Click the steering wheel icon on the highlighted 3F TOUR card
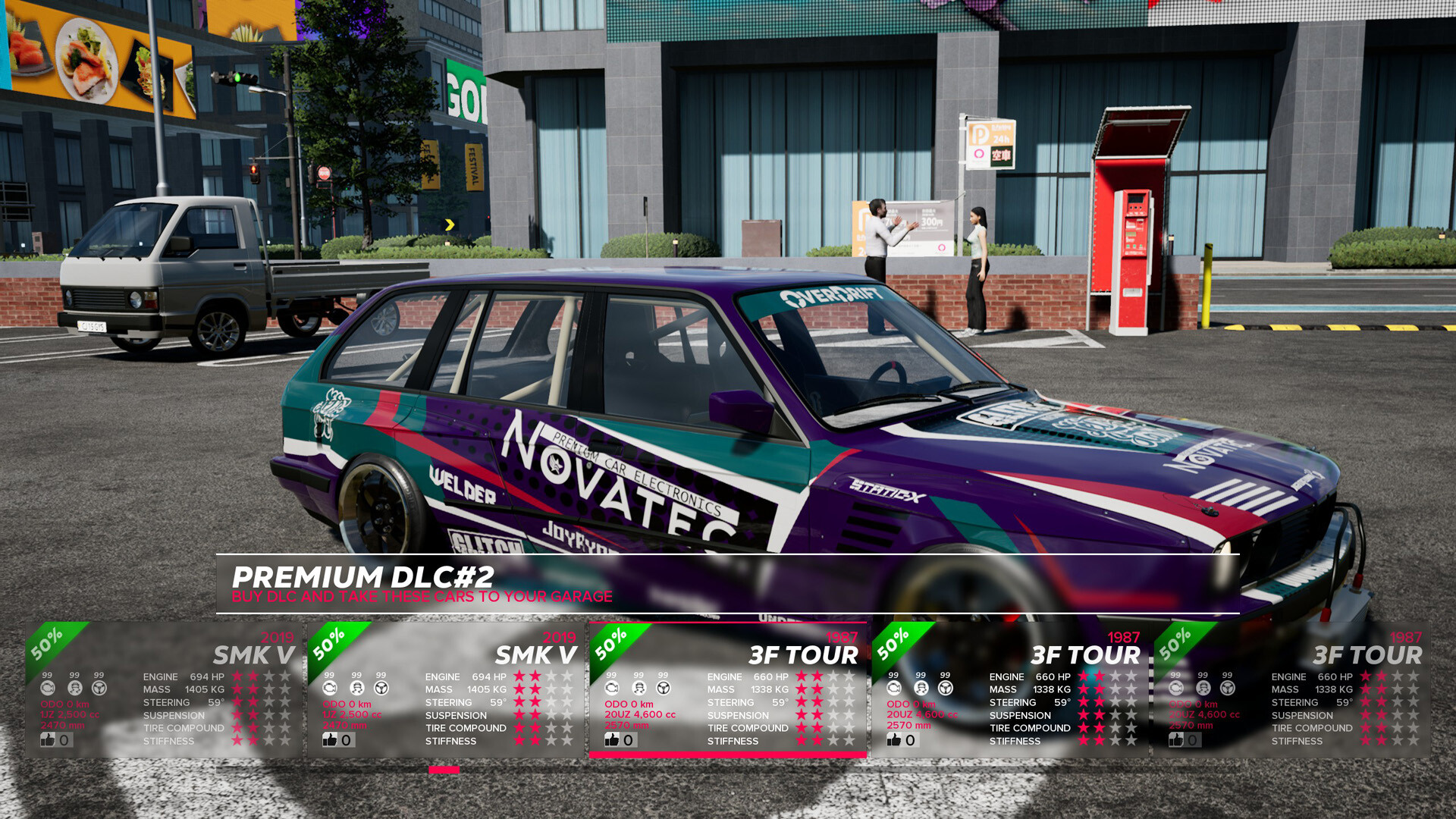Viewport: 1456px width, 819px height. pos(663,689)
